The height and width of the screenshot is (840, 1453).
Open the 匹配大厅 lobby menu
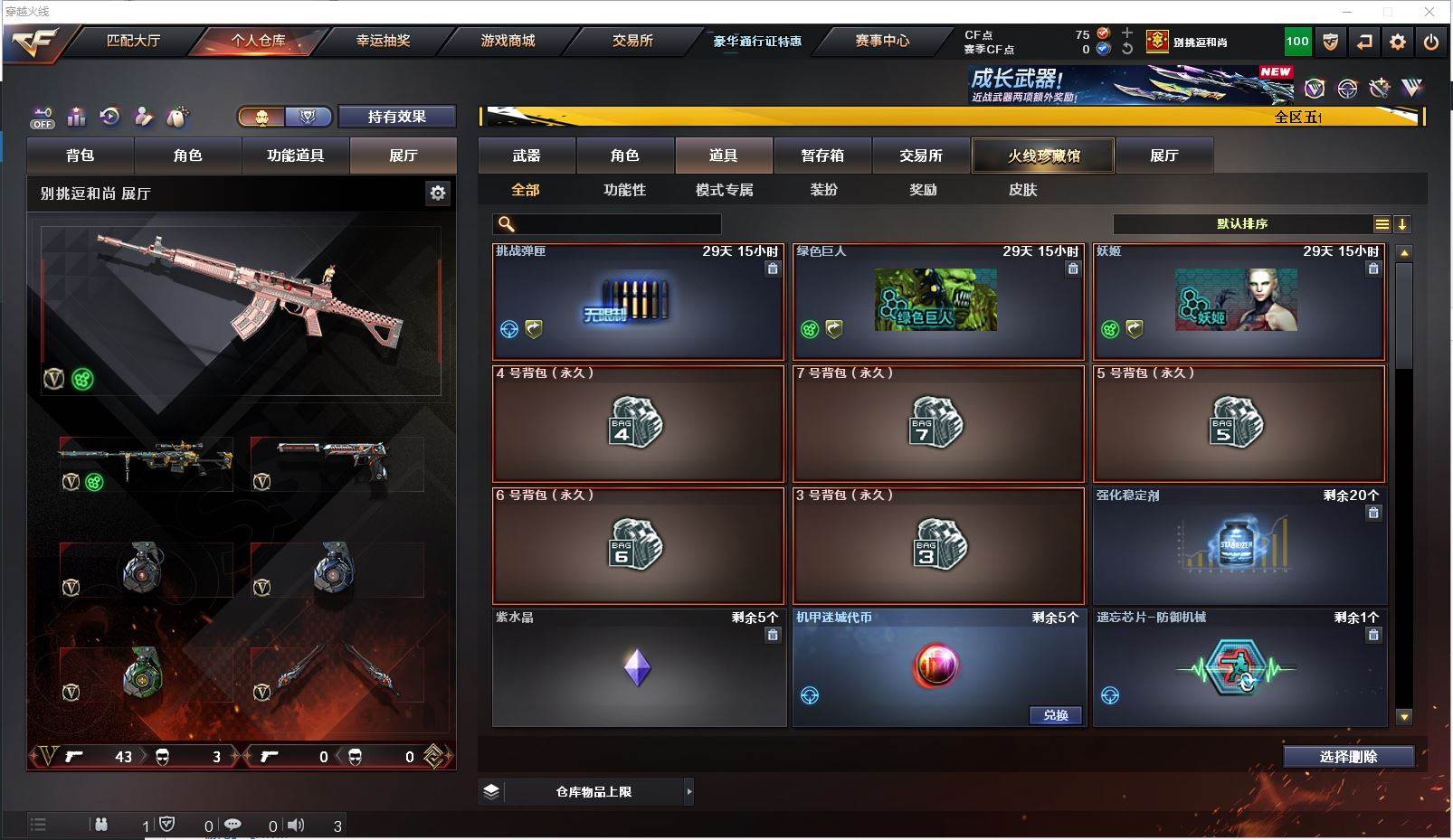tap(133, 41)
